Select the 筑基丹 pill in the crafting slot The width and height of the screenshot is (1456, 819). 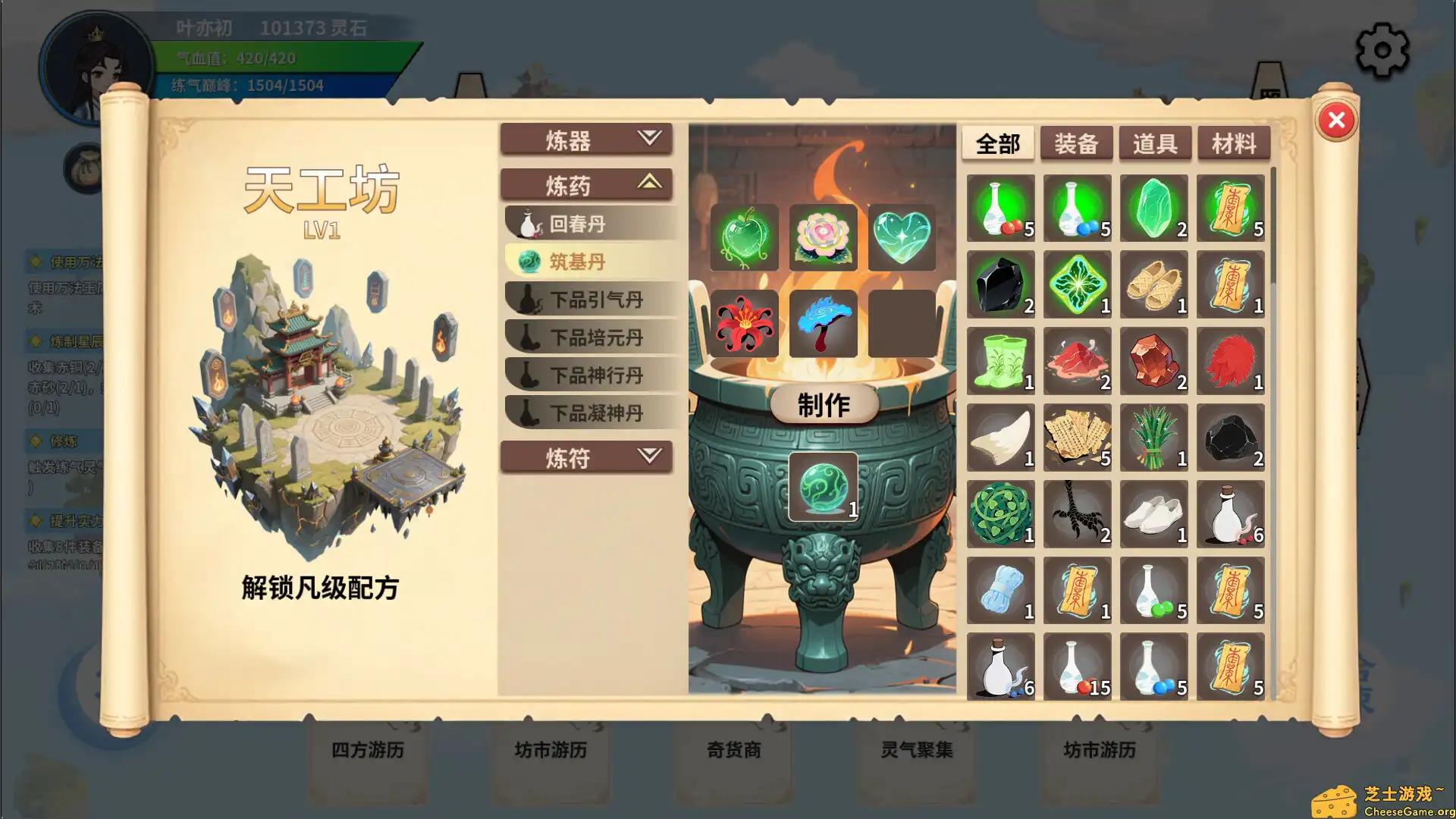tap(824, 485)
